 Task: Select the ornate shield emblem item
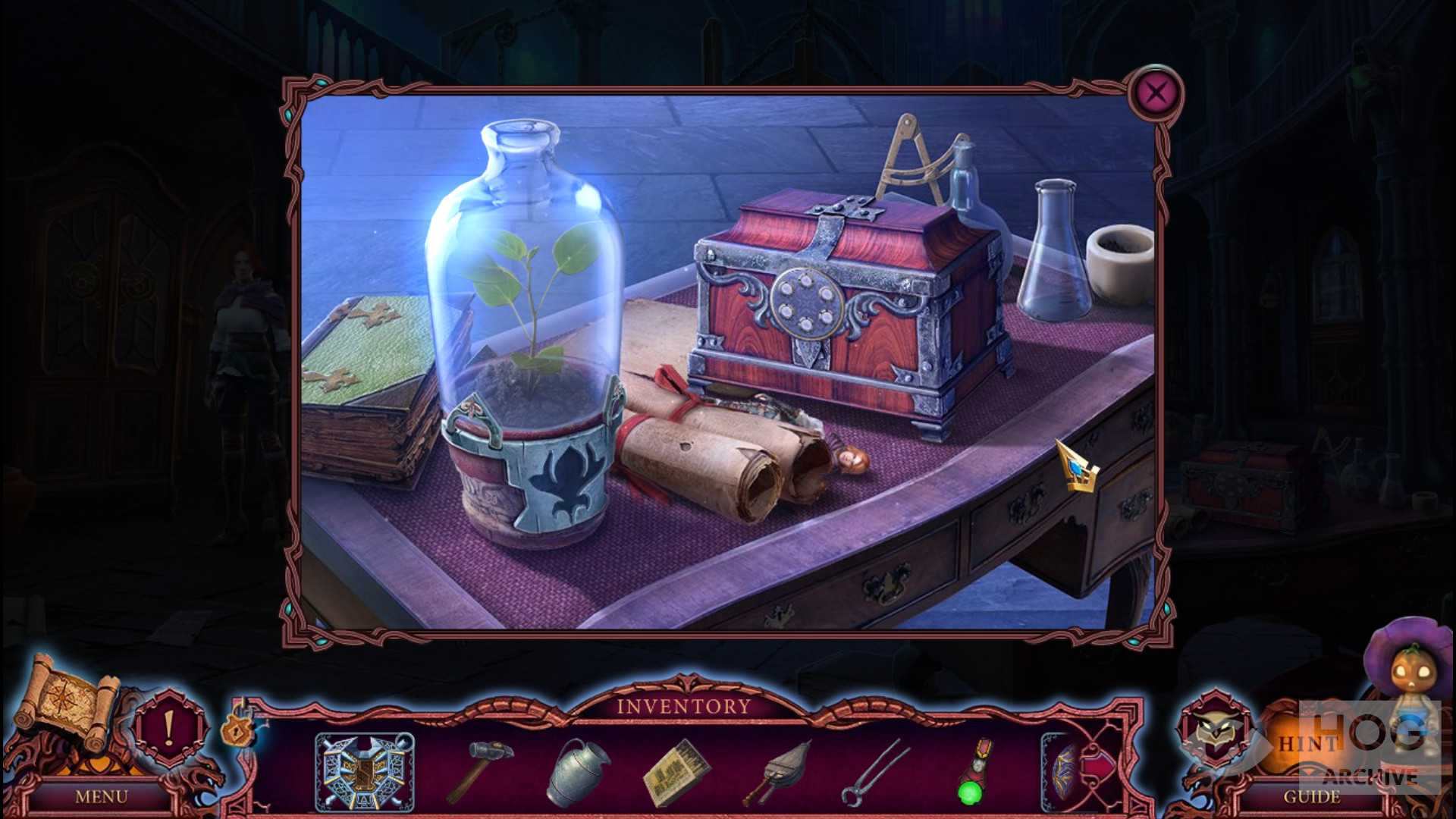click(364, 772)
